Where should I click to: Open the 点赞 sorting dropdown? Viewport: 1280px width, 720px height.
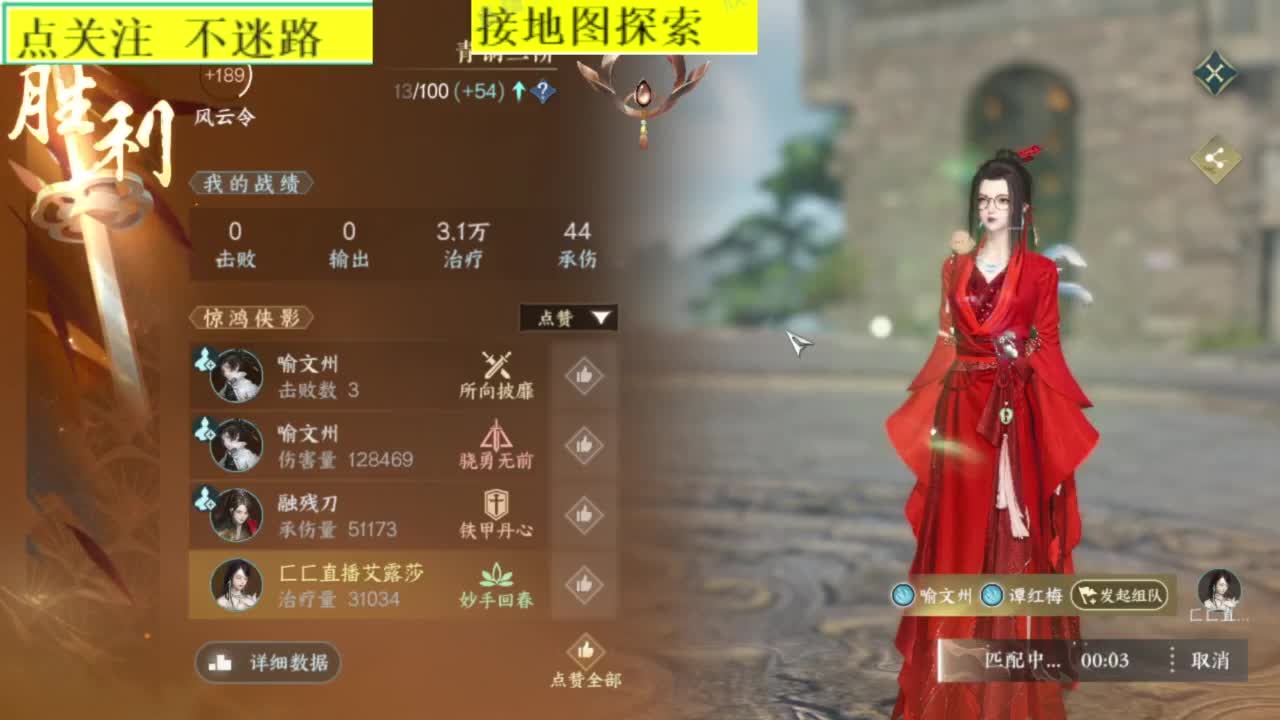coord(570,318)
